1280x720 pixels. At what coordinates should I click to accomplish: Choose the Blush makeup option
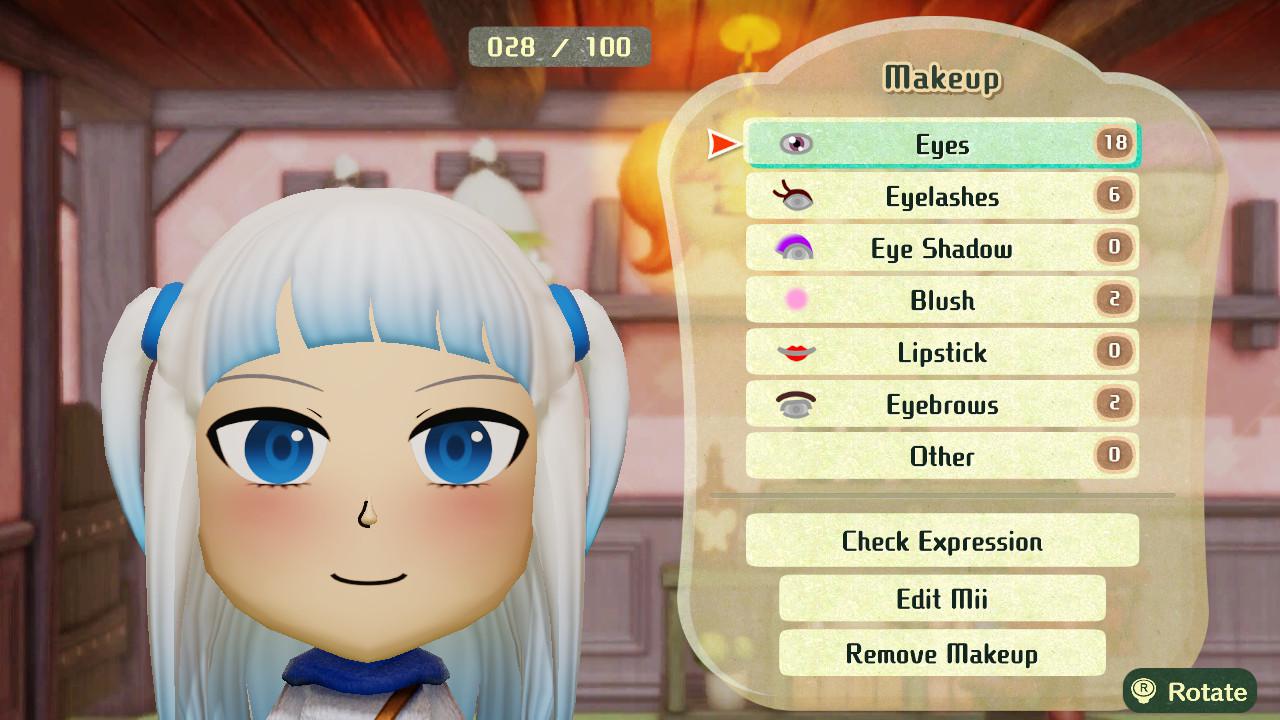pos(940,300)
